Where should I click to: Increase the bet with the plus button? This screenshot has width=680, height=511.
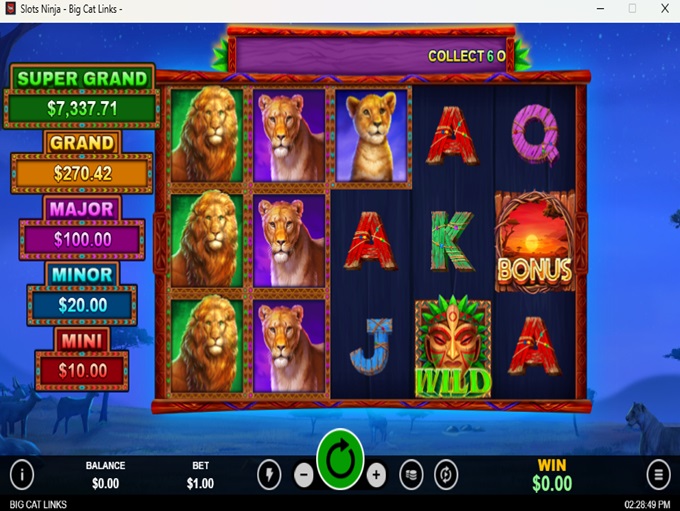(376, 475)
